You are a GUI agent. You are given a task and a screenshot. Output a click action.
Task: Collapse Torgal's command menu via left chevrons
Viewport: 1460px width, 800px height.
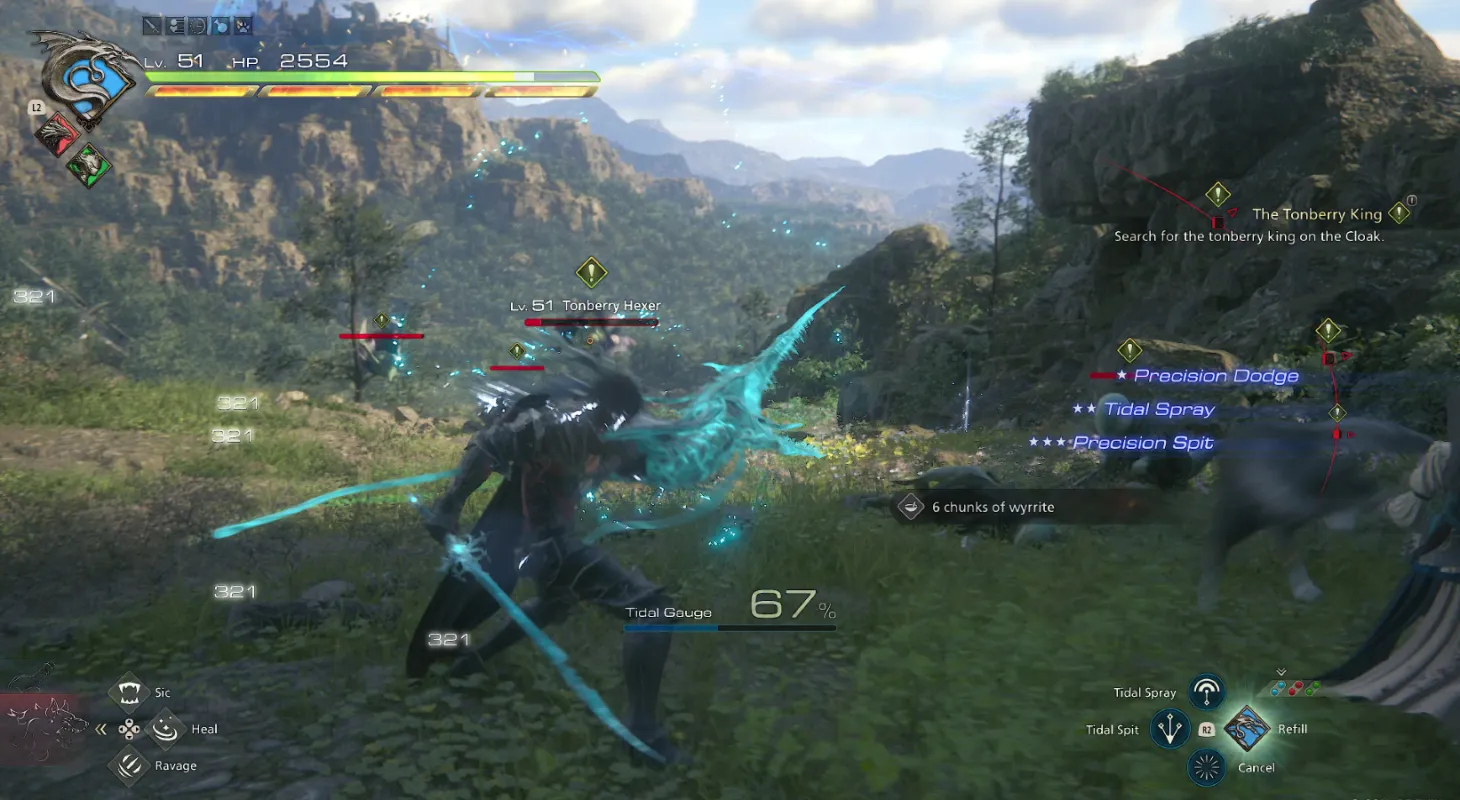[x=100, y=728]
